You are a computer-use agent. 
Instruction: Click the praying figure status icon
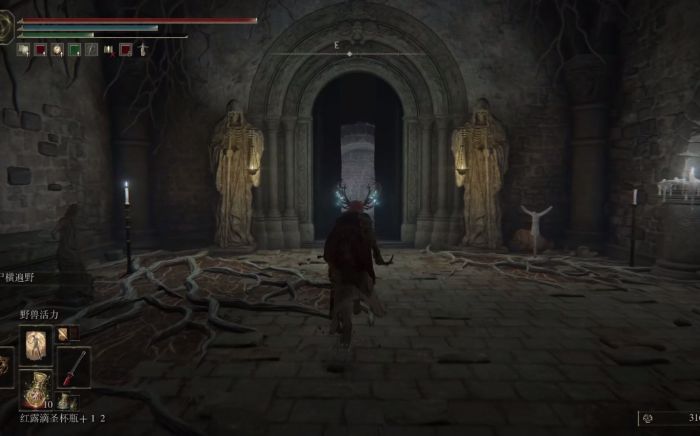click(x=142, y=48)
